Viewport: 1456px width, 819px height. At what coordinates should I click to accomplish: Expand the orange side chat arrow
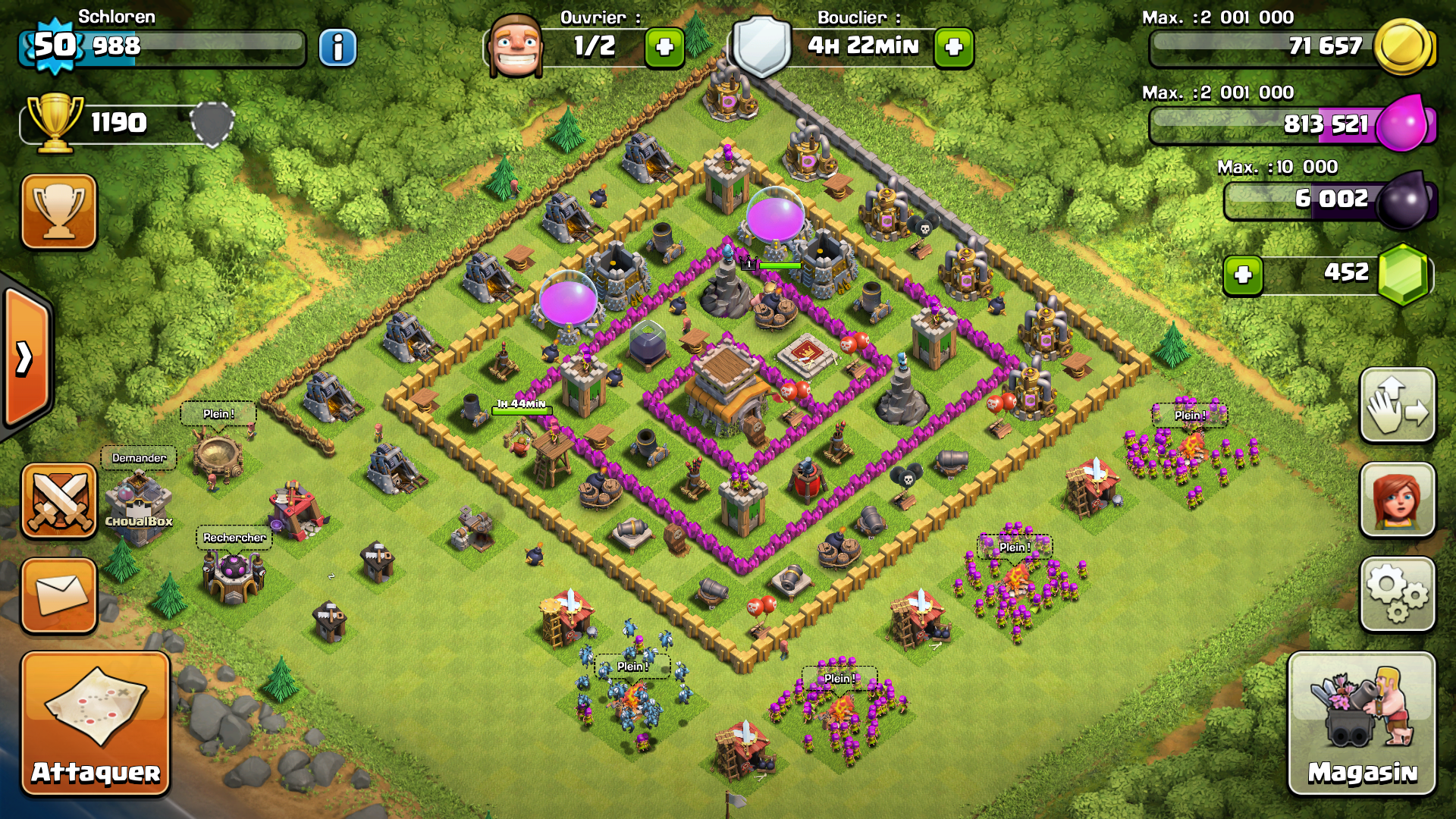point(26,358)
